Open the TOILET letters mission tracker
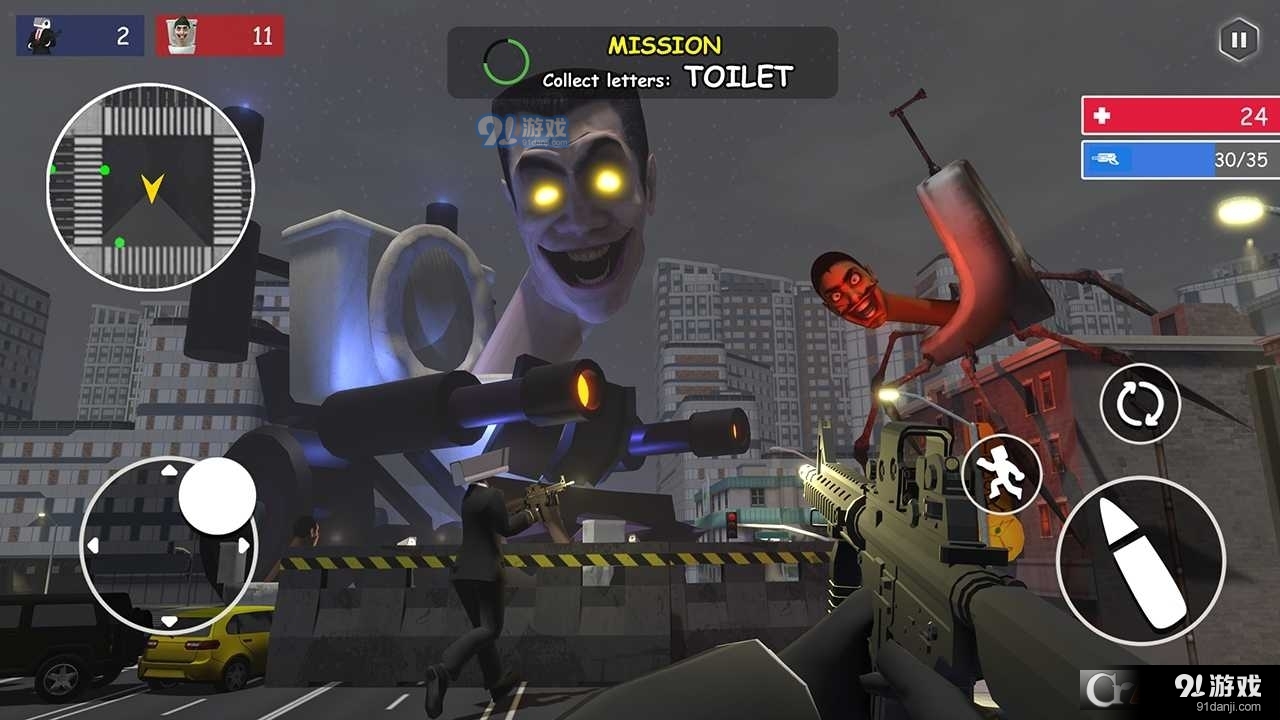 (x=642, y=62)
